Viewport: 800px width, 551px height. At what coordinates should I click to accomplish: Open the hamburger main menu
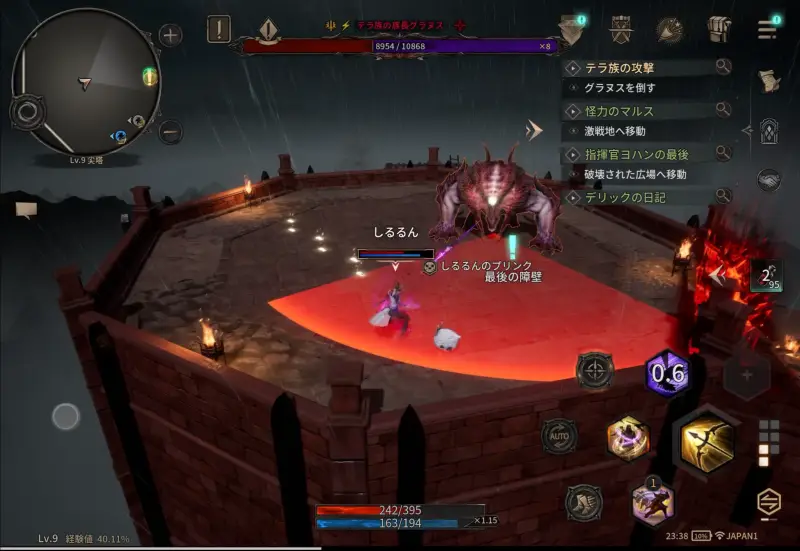[768, 29]
